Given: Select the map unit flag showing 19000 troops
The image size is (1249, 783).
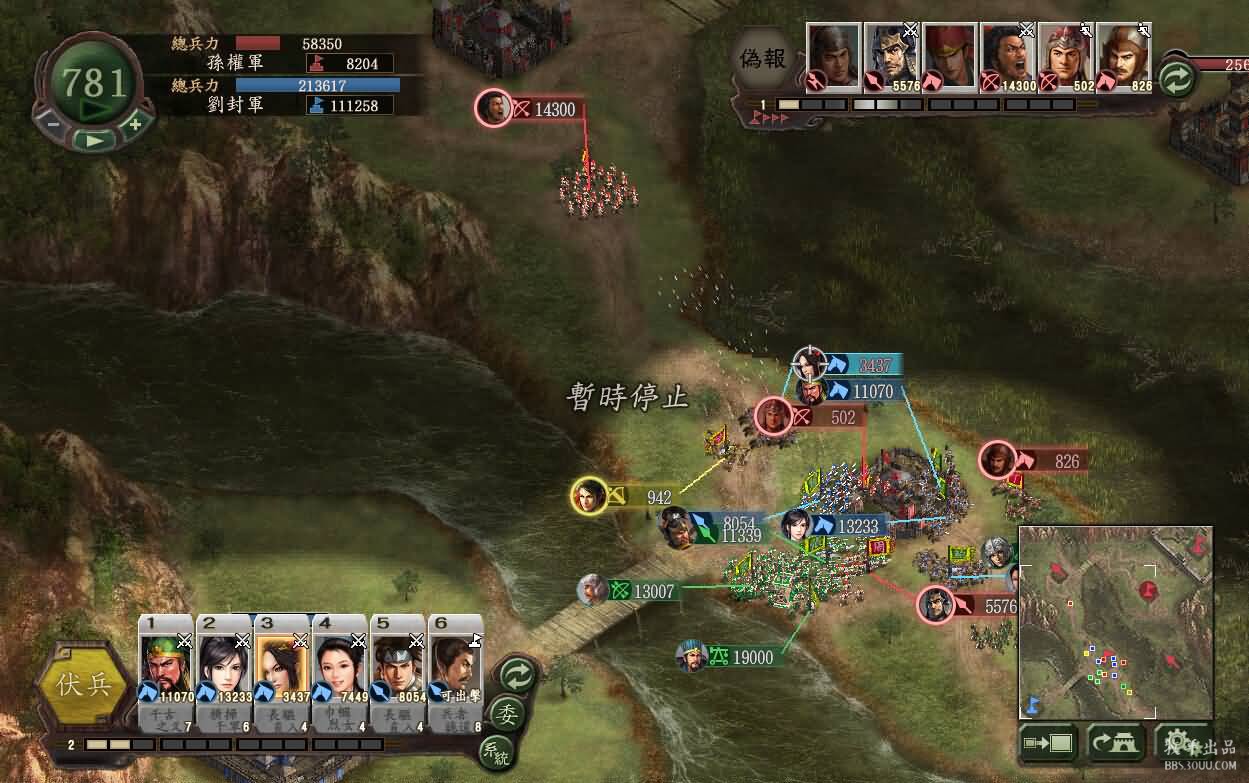Looking at the screenshot, I should (x=739, y=657).
